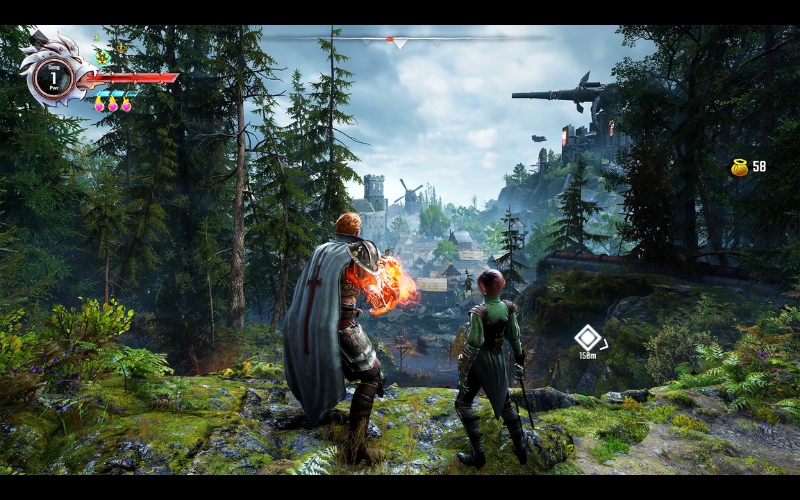Select the gold coin pouch icon

[x=739, y=167]
